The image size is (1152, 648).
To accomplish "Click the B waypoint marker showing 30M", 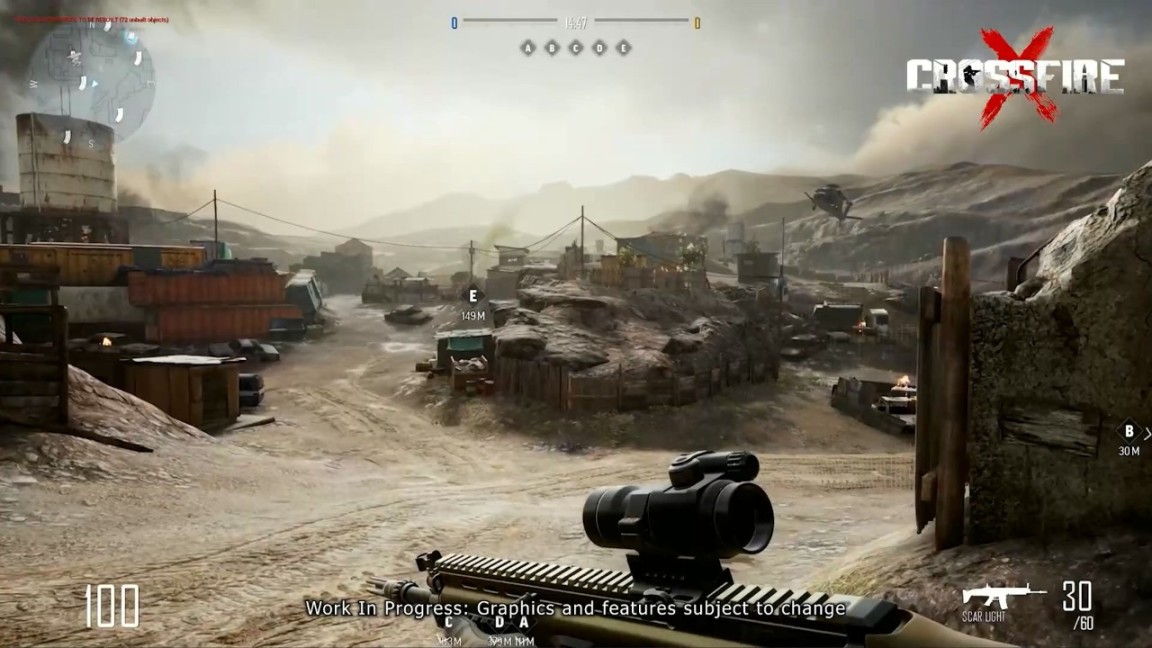I will 1129,432.
